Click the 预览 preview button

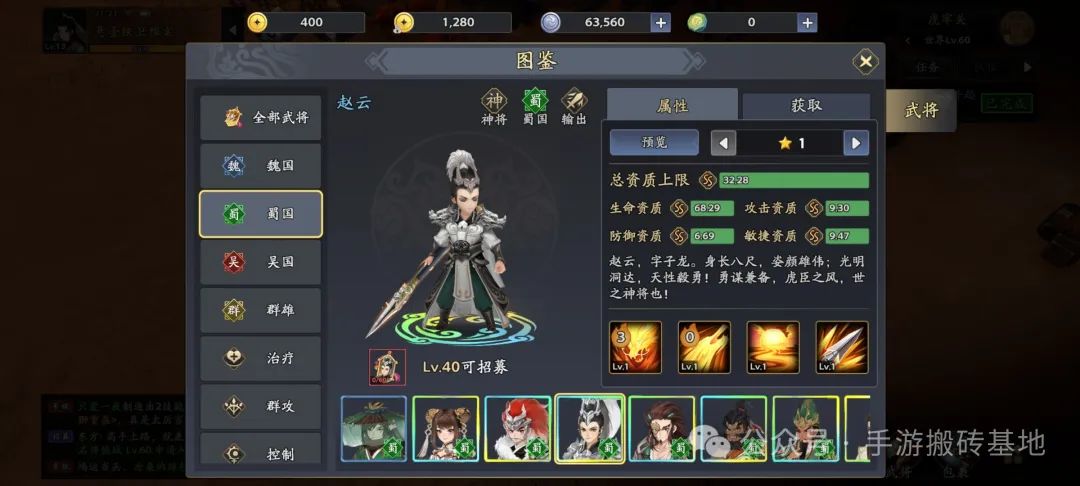(x=654, y=143)
